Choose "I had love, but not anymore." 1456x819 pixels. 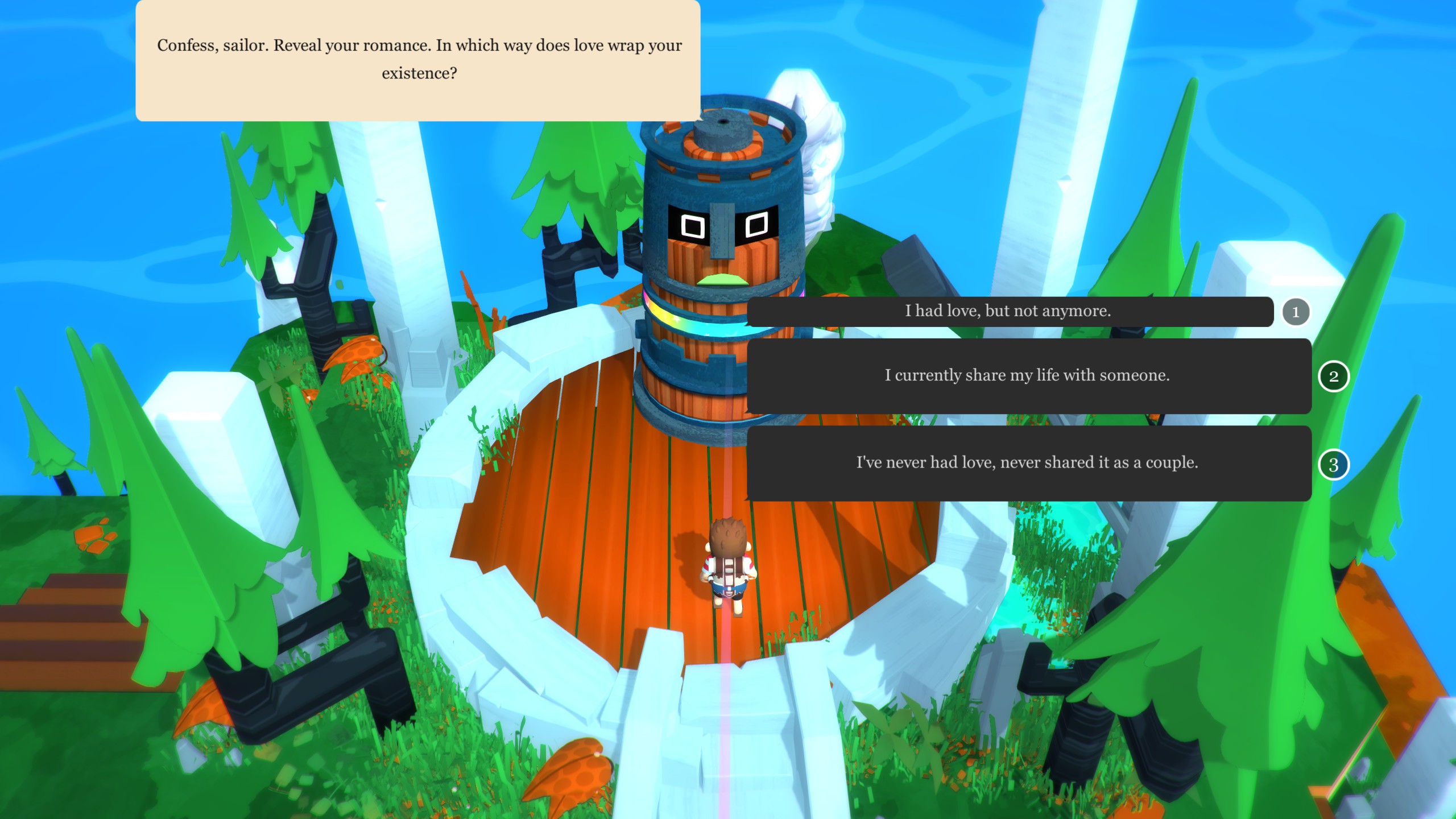pyautogui.click(x=1010, y=311)
